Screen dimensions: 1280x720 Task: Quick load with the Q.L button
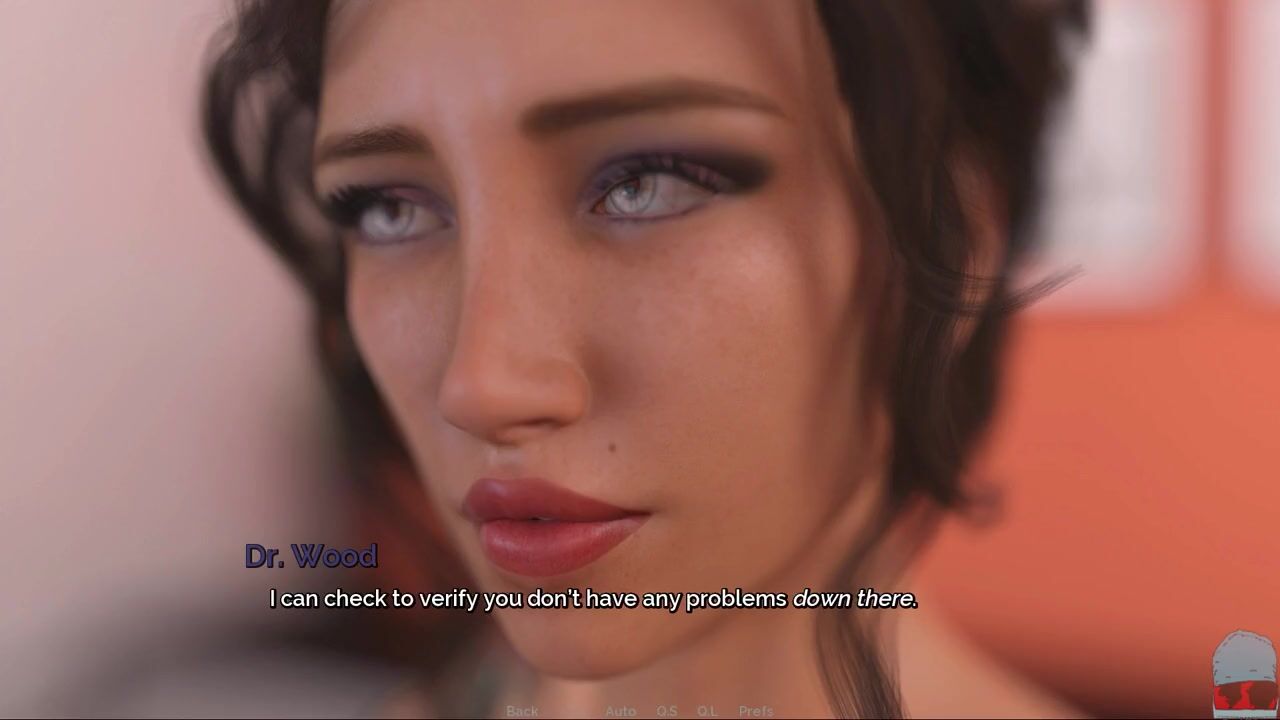[707, 711]
